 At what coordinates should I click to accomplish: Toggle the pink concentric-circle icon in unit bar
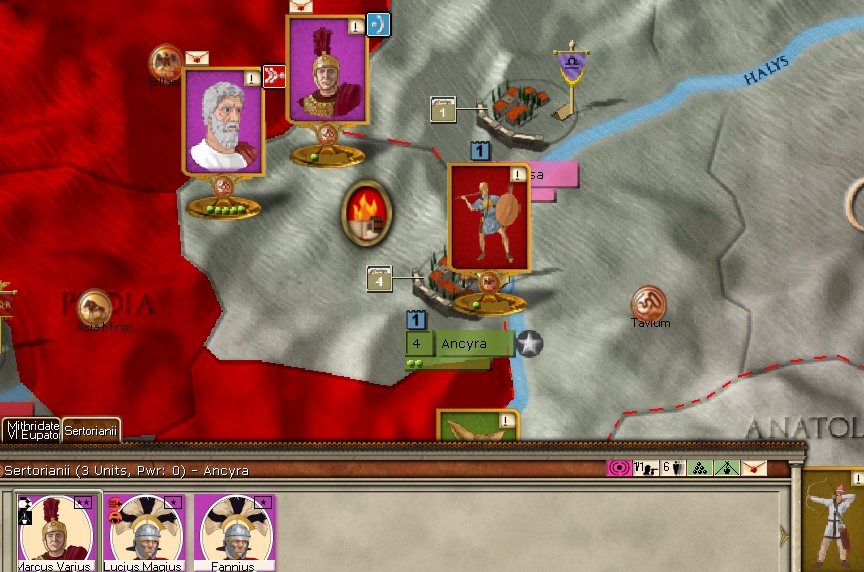619,467
